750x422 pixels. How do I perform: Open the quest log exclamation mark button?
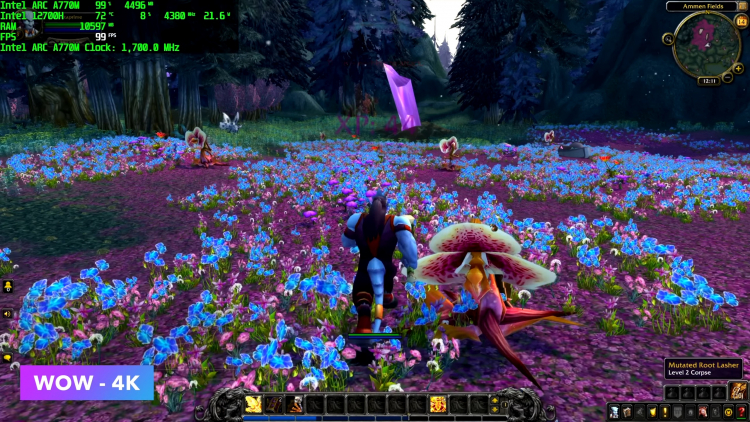(664, 412)
